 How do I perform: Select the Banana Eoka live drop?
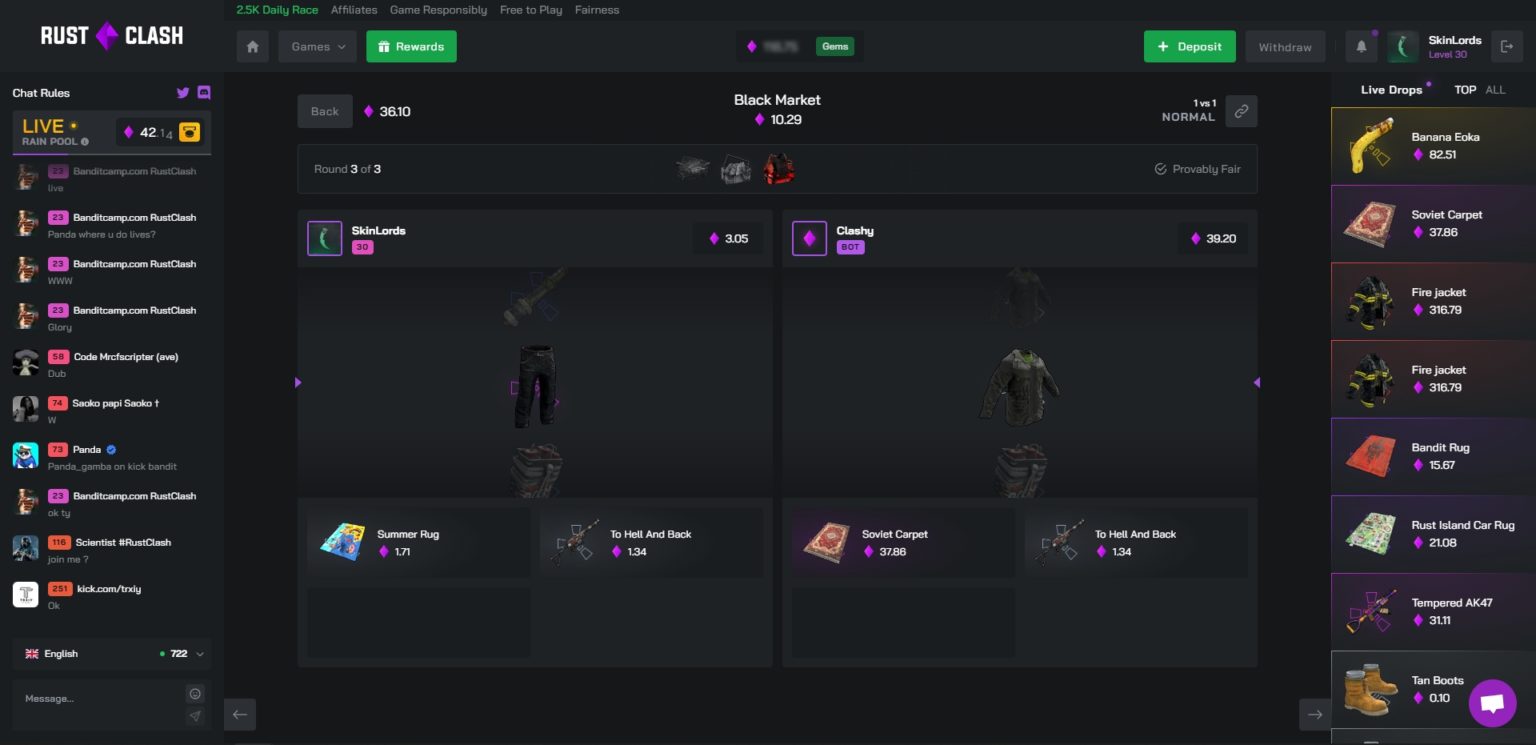pos(1433,146)
